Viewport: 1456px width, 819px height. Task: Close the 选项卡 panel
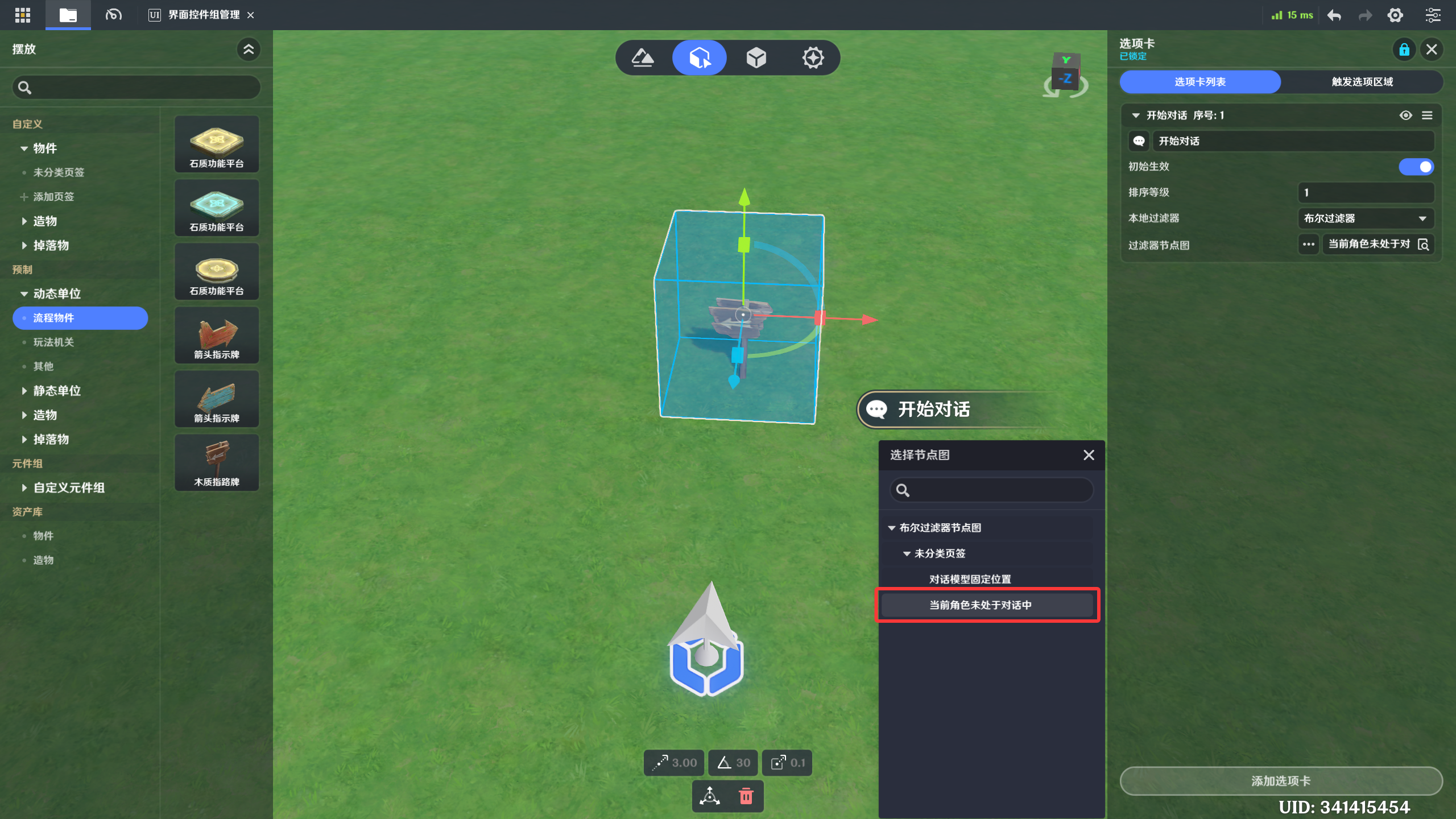[1432, 49]
